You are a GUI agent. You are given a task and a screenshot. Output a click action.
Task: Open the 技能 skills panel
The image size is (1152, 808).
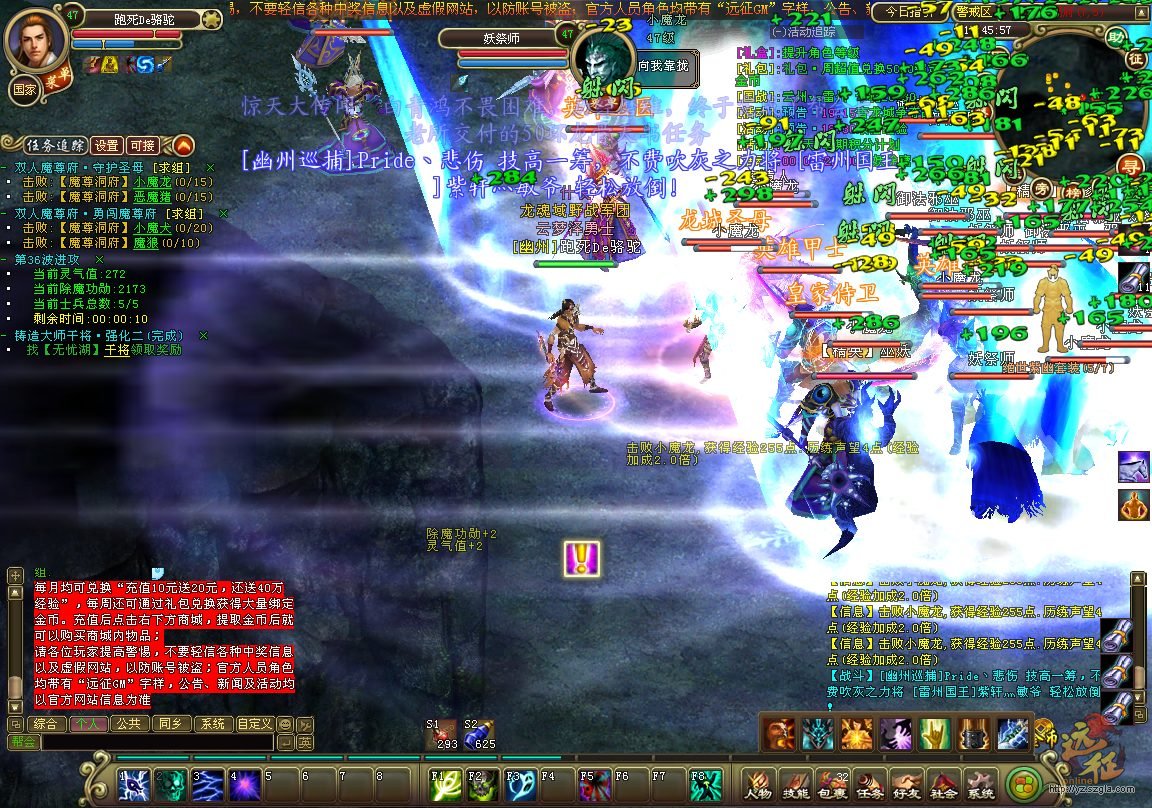796,784
